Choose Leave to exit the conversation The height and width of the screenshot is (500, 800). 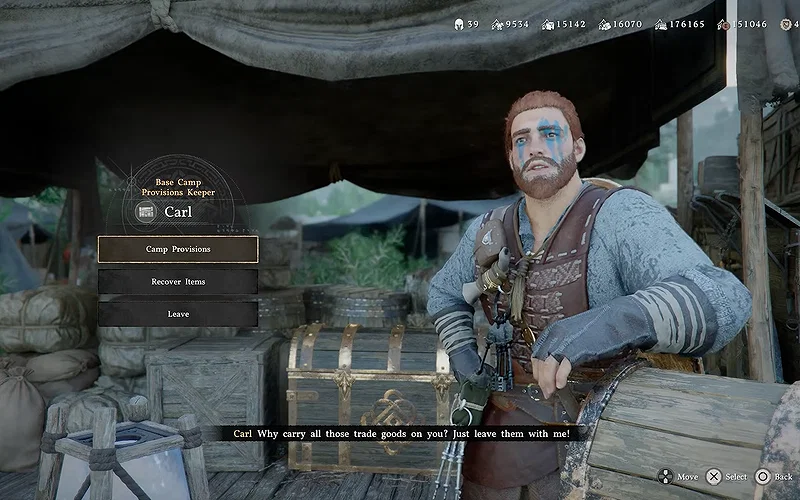[x=178, y=314]
